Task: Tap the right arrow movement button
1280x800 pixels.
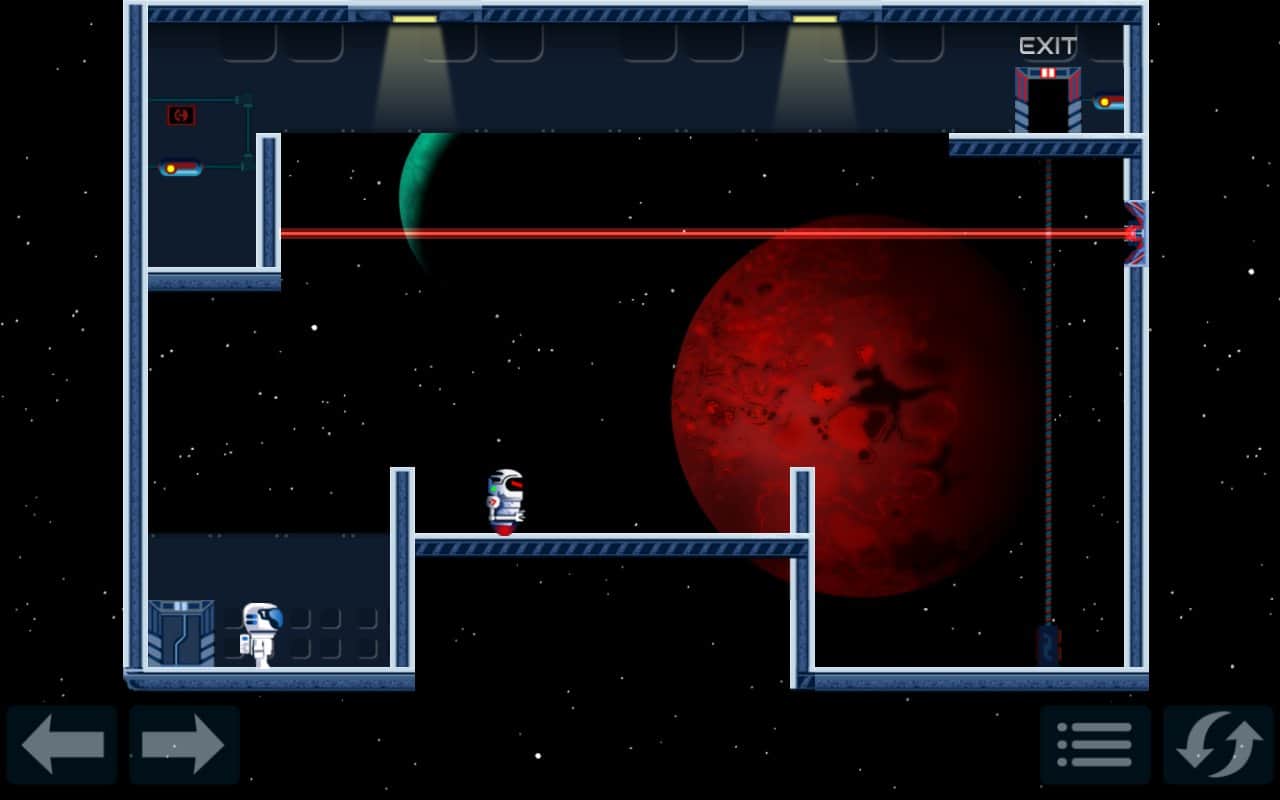Action: coord(184,745)
